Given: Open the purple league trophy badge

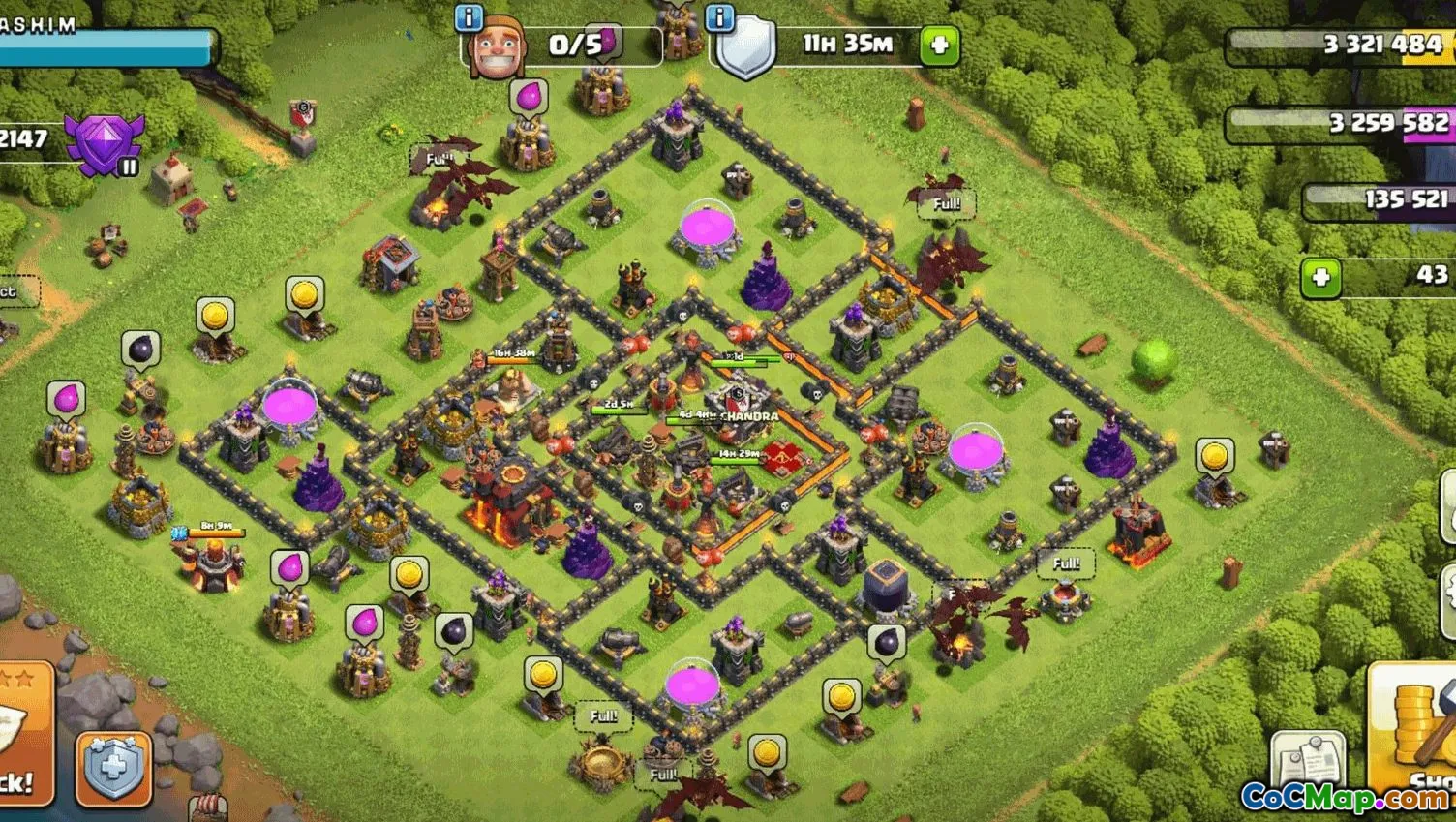Looking at the screenshot, I should (x=104, y=143).
